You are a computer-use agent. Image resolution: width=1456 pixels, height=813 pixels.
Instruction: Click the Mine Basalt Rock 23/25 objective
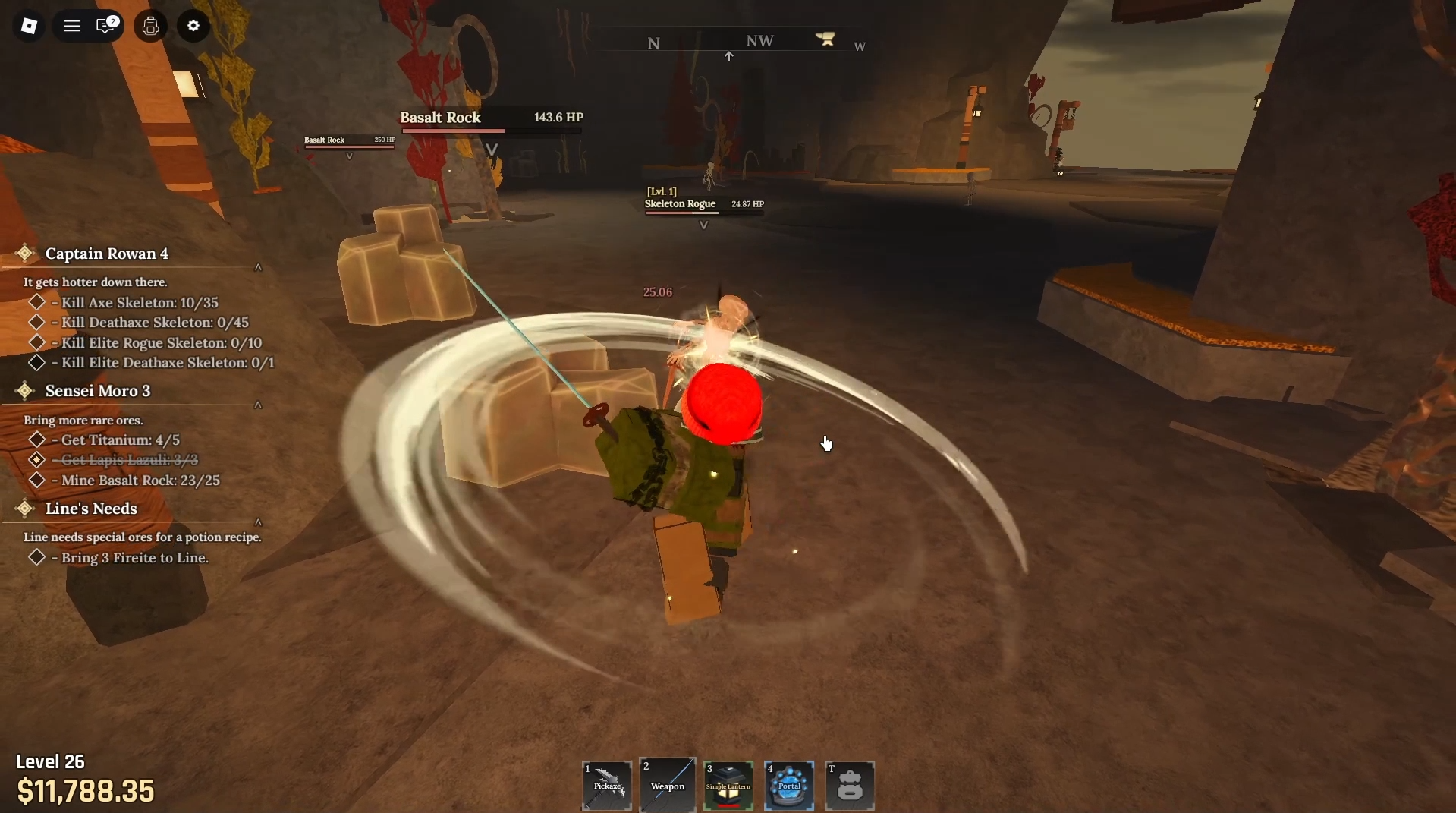click(140, 480)
